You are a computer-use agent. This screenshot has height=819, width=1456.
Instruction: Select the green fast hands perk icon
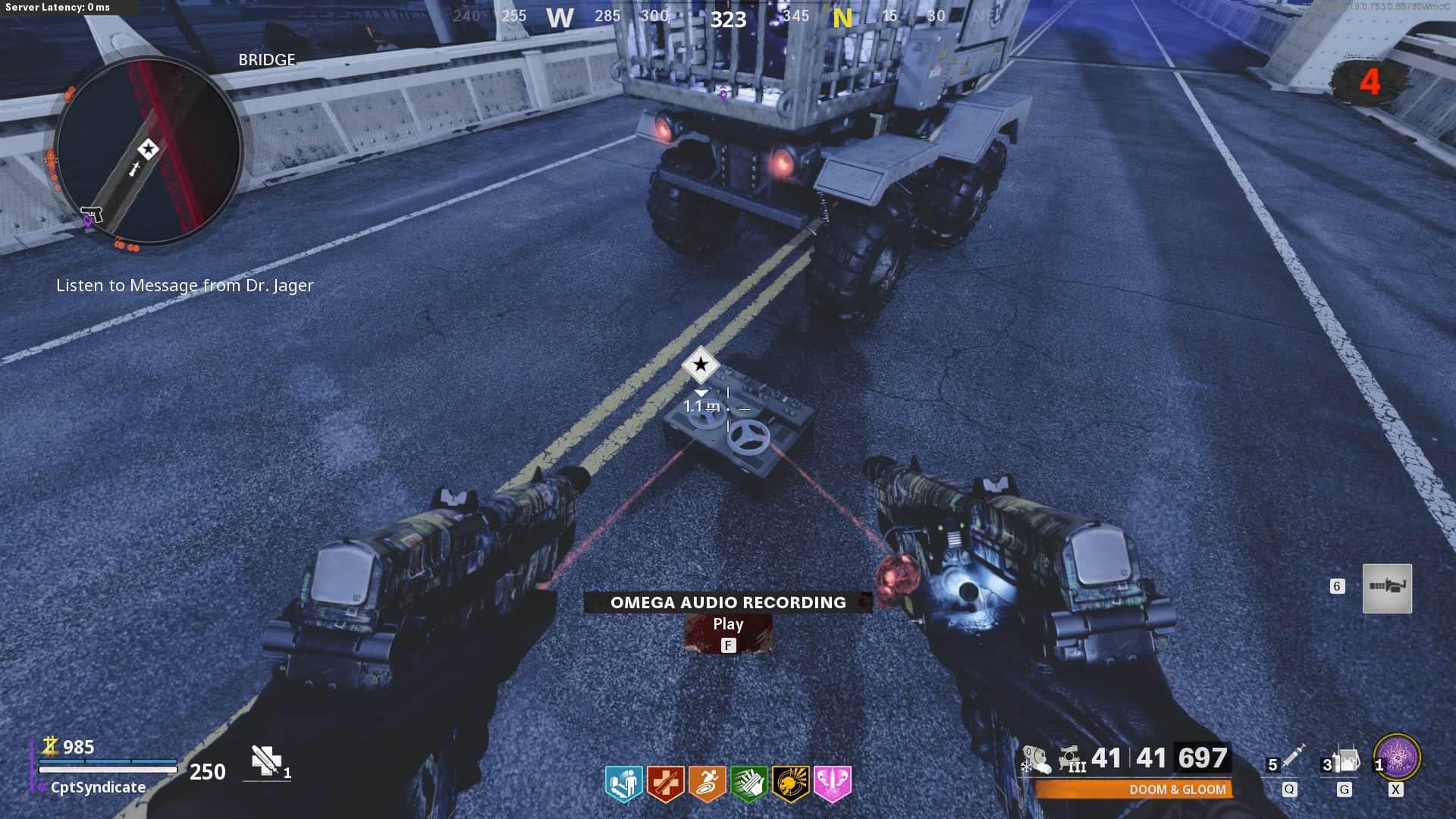748,783
